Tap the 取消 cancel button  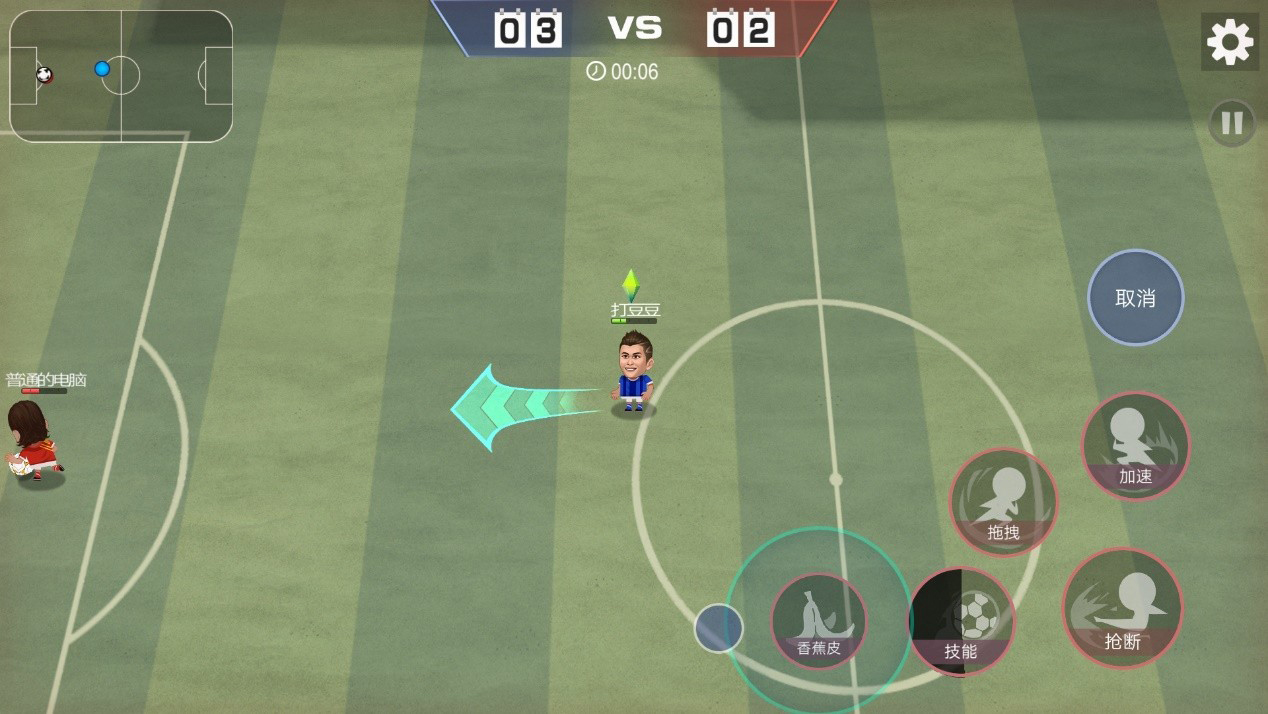click(x=1135, y=298)
